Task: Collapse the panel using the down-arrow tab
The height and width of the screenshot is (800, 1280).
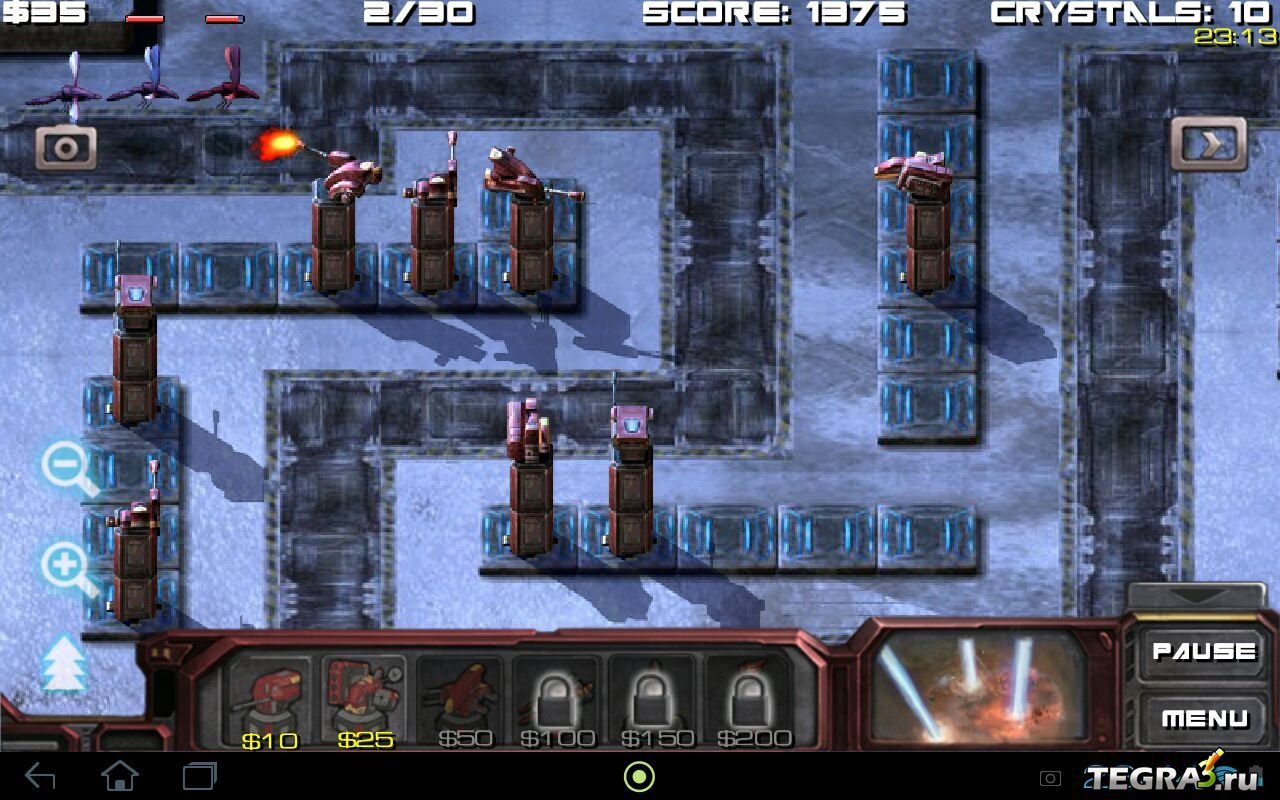Action: pyautogui.click(x=1196, y=595)
